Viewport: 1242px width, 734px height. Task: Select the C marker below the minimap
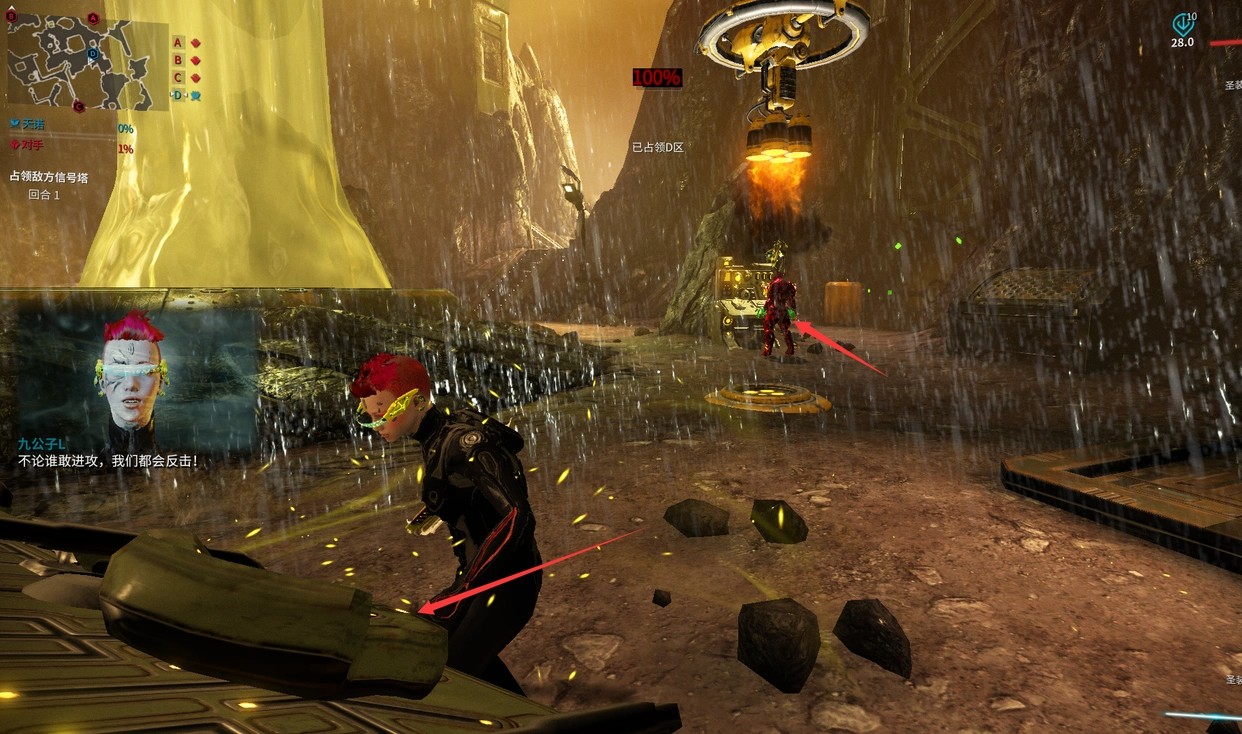79,106
